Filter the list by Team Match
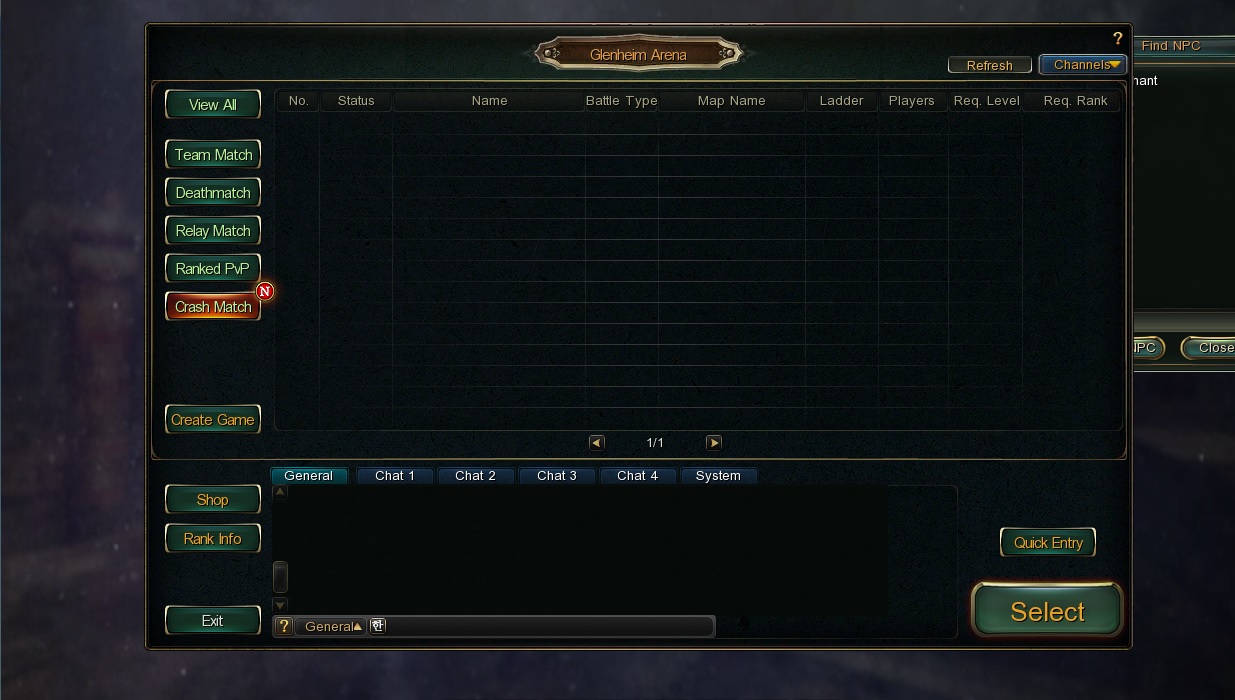This screenshot has height=700, width=1235. [212, 154]
